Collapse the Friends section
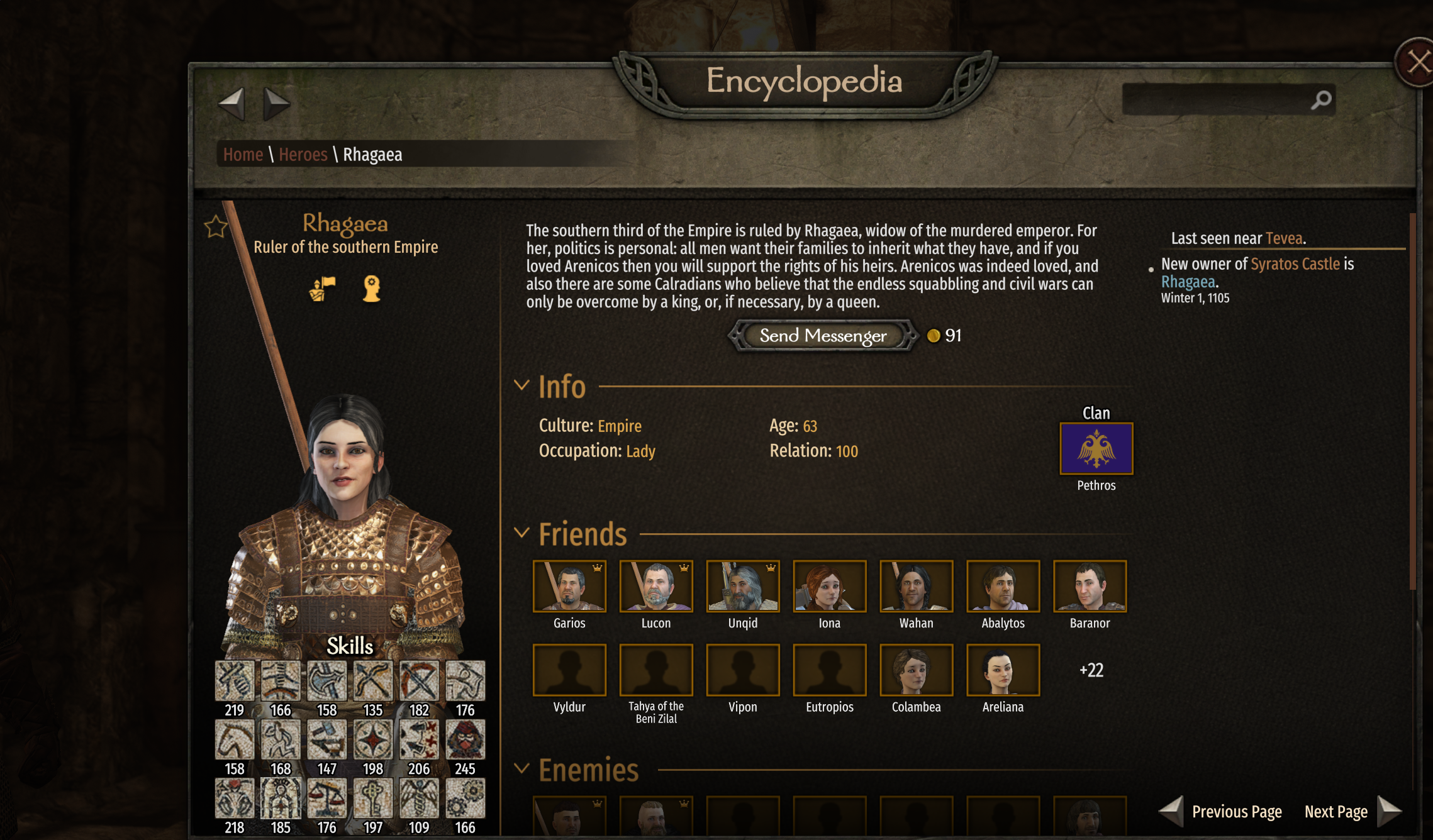This screenshot has width=1433, height=840. tap(521, 533)
